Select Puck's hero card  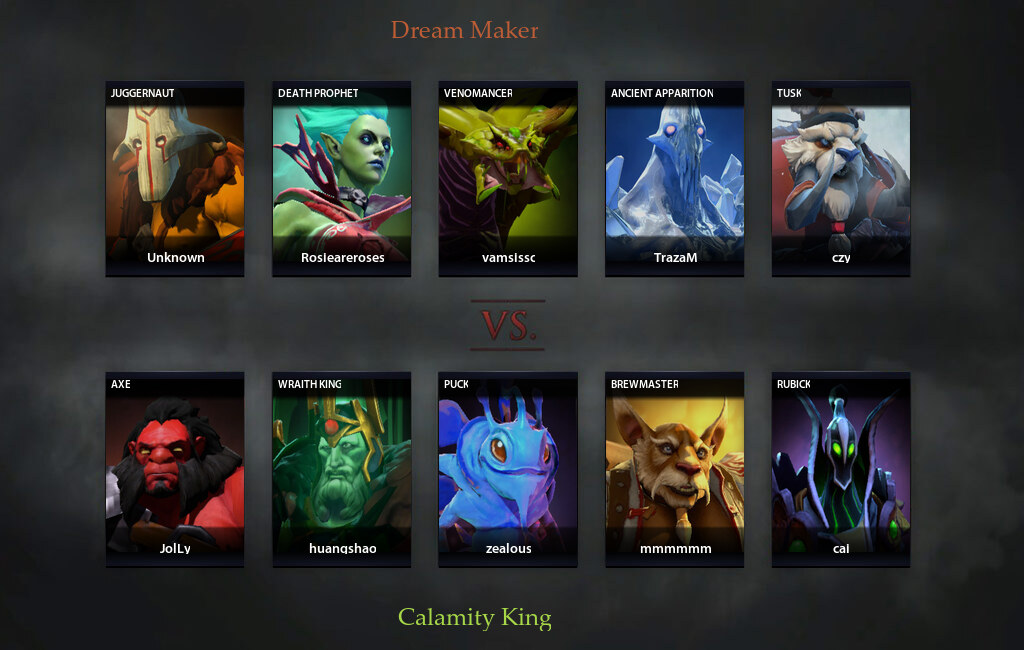point(508,469)
